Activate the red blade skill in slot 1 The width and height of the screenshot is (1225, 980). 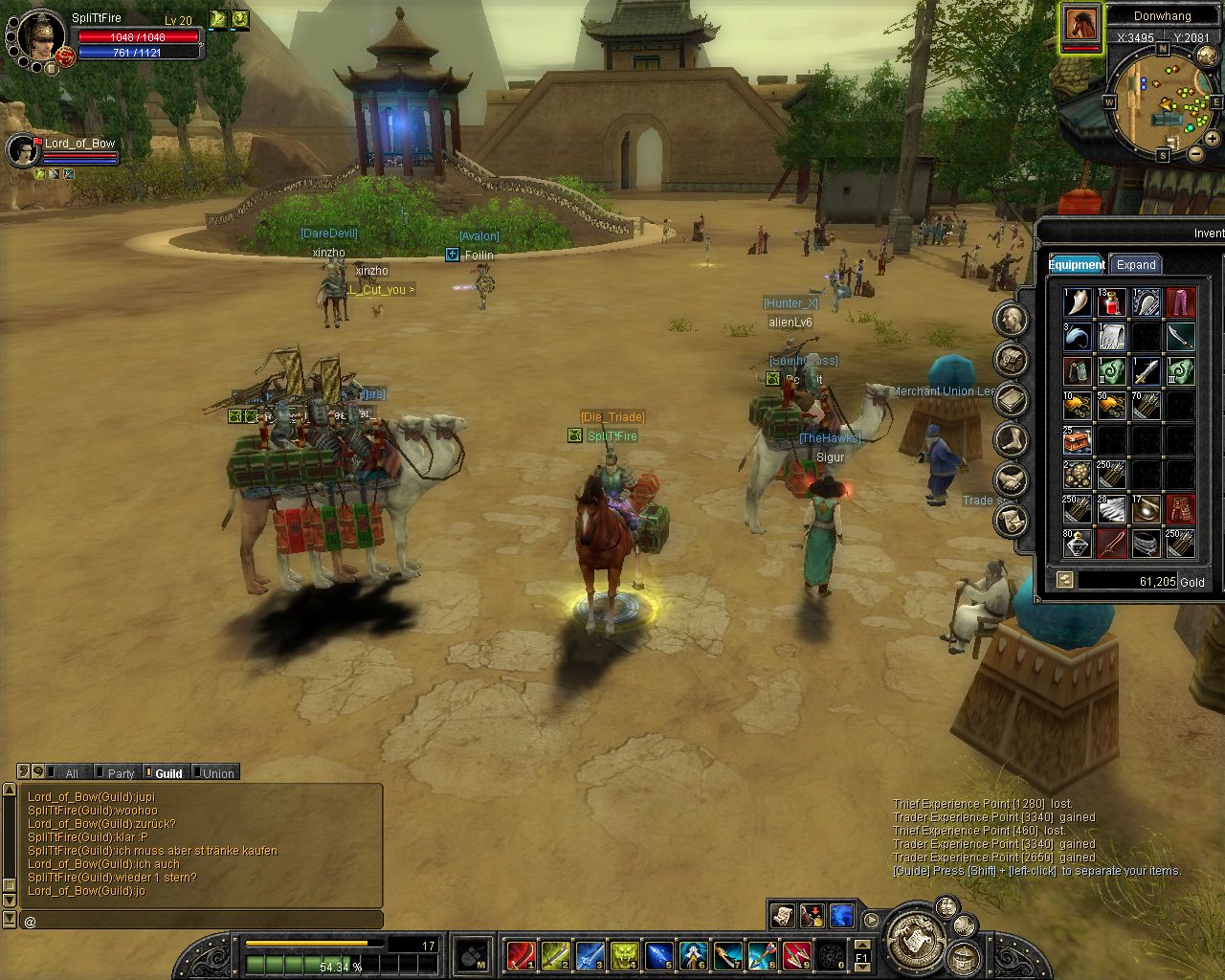point(521,955)
